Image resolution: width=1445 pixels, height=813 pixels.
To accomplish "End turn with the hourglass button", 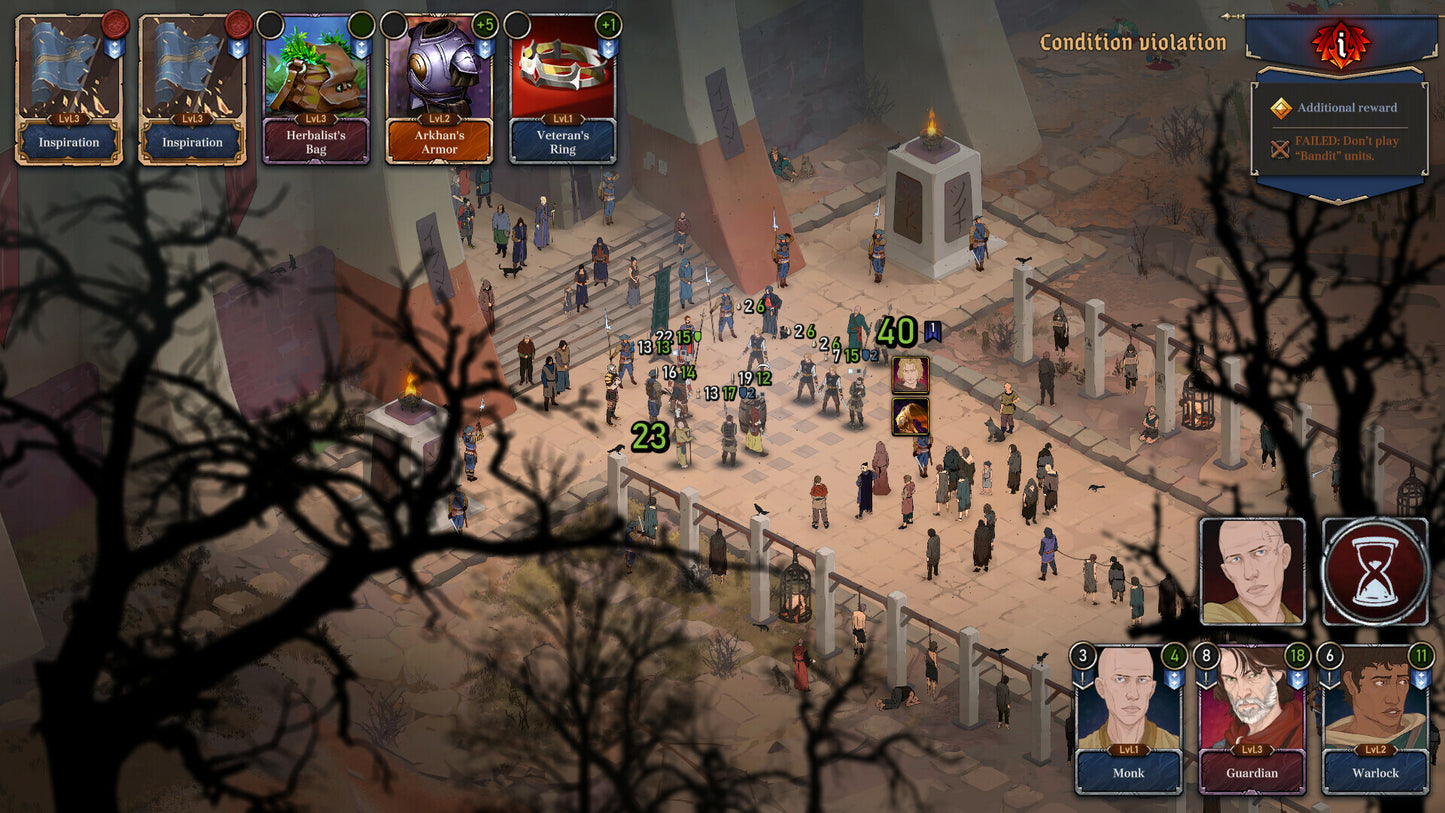I will coord(1375,572).
